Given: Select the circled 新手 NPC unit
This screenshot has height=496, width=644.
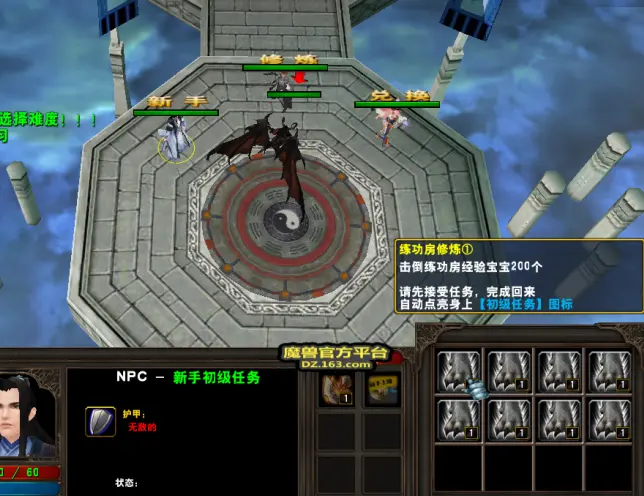Looking at the screenshot, I should point(178,140).
